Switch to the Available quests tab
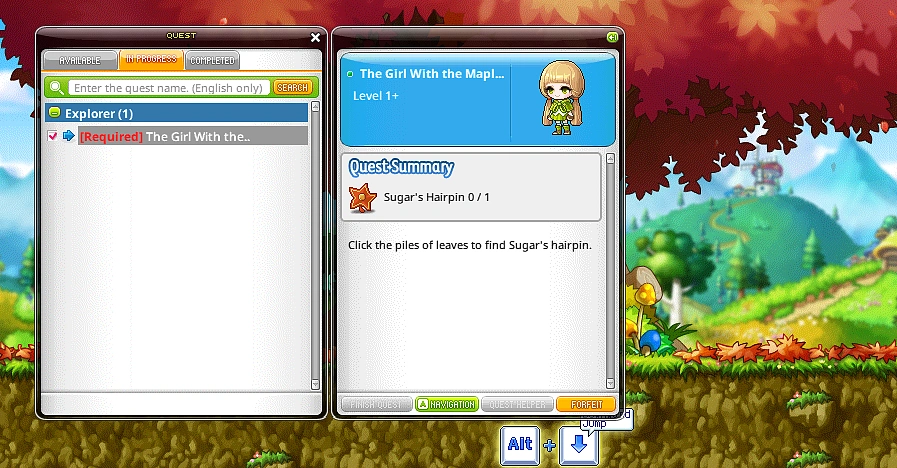897x468 pixels. tap(80, 60)
